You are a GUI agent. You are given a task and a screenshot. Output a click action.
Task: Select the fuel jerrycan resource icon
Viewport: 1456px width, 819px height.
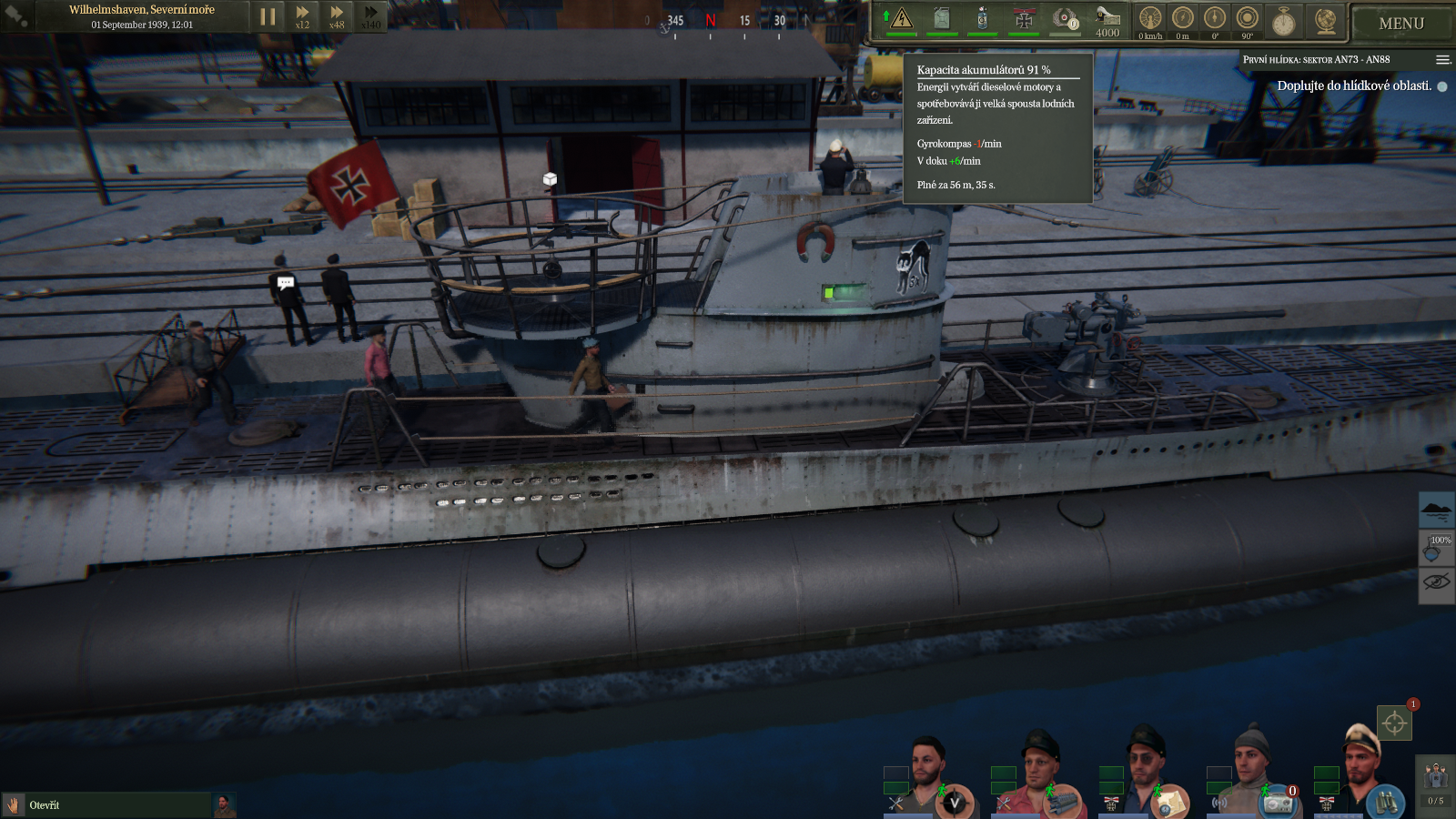coord(942,18)
